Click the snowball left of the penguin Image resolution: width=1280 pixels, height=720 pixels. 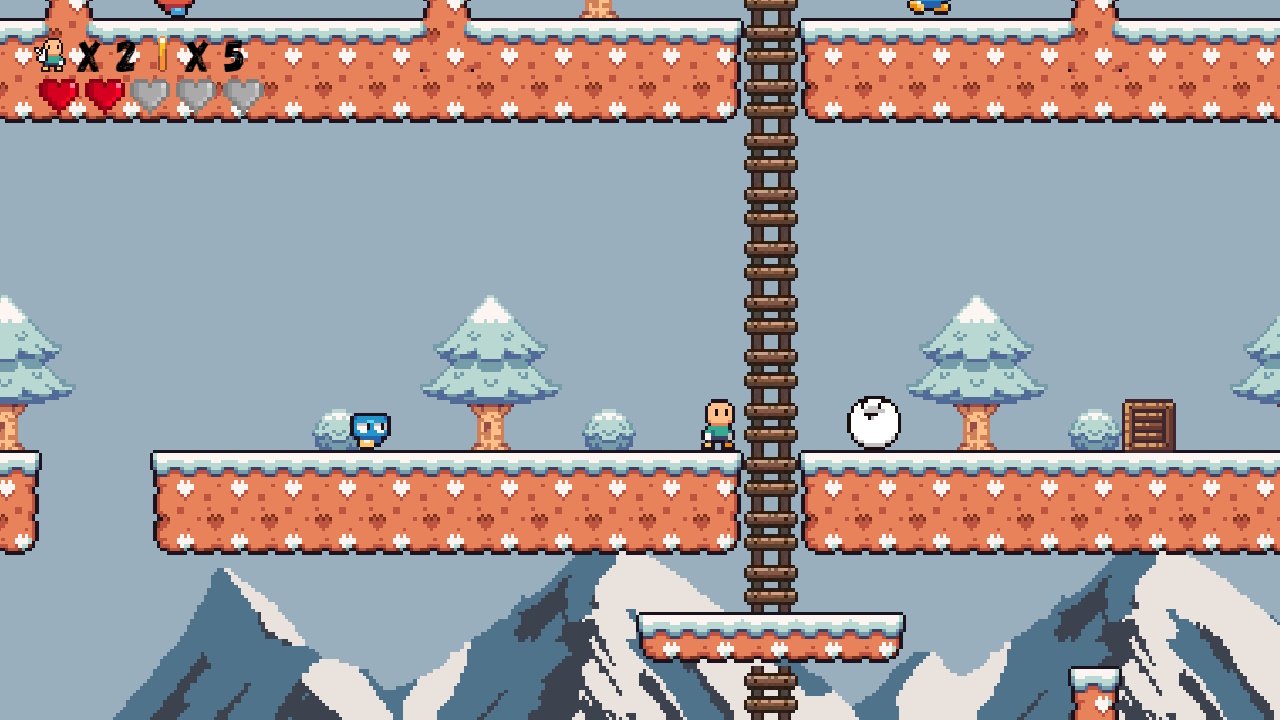330,430
